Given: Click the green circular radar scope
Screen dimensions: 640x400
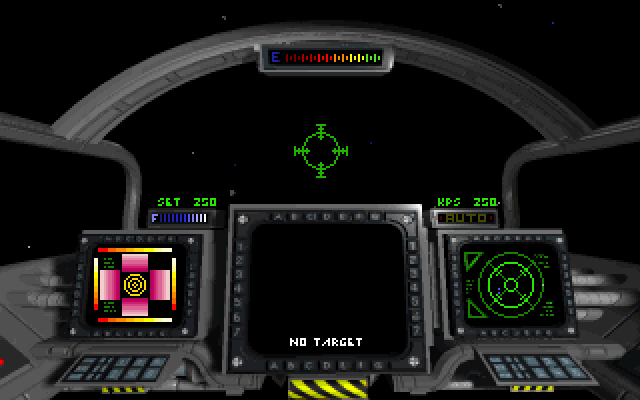Looking at the screenshot, I should coord(510,284).
